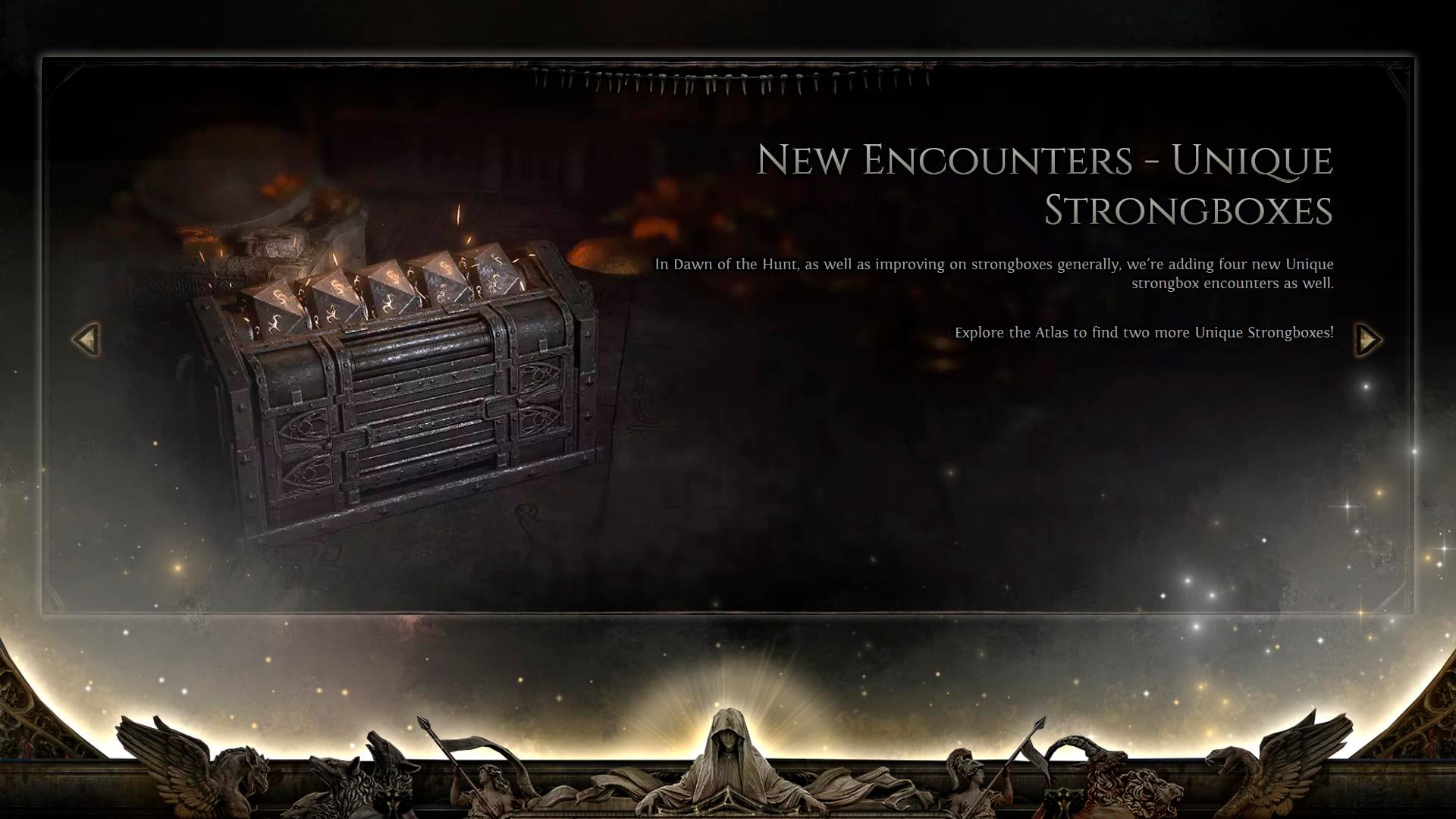Advance to the next announcement slide
Image resolution: width=1456 pixels, height=819 pixels.
(x=1370, y=339)
